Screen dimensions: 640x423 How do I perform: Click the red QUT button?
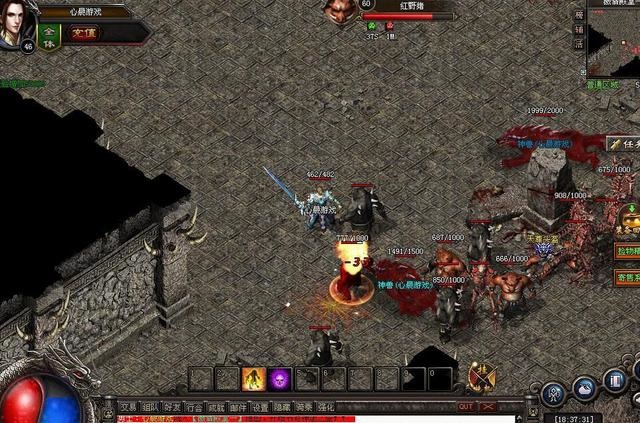(x=465, y=407)
